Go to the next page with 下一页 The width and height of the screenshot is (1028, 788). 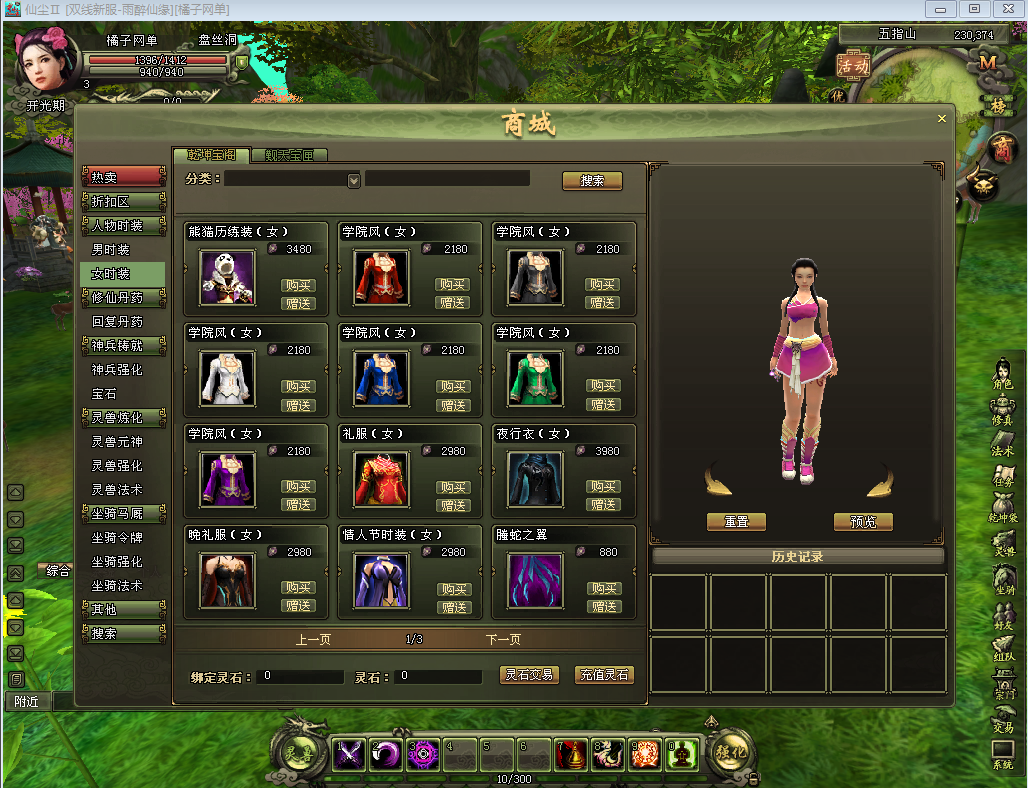(x=503, y=639)
